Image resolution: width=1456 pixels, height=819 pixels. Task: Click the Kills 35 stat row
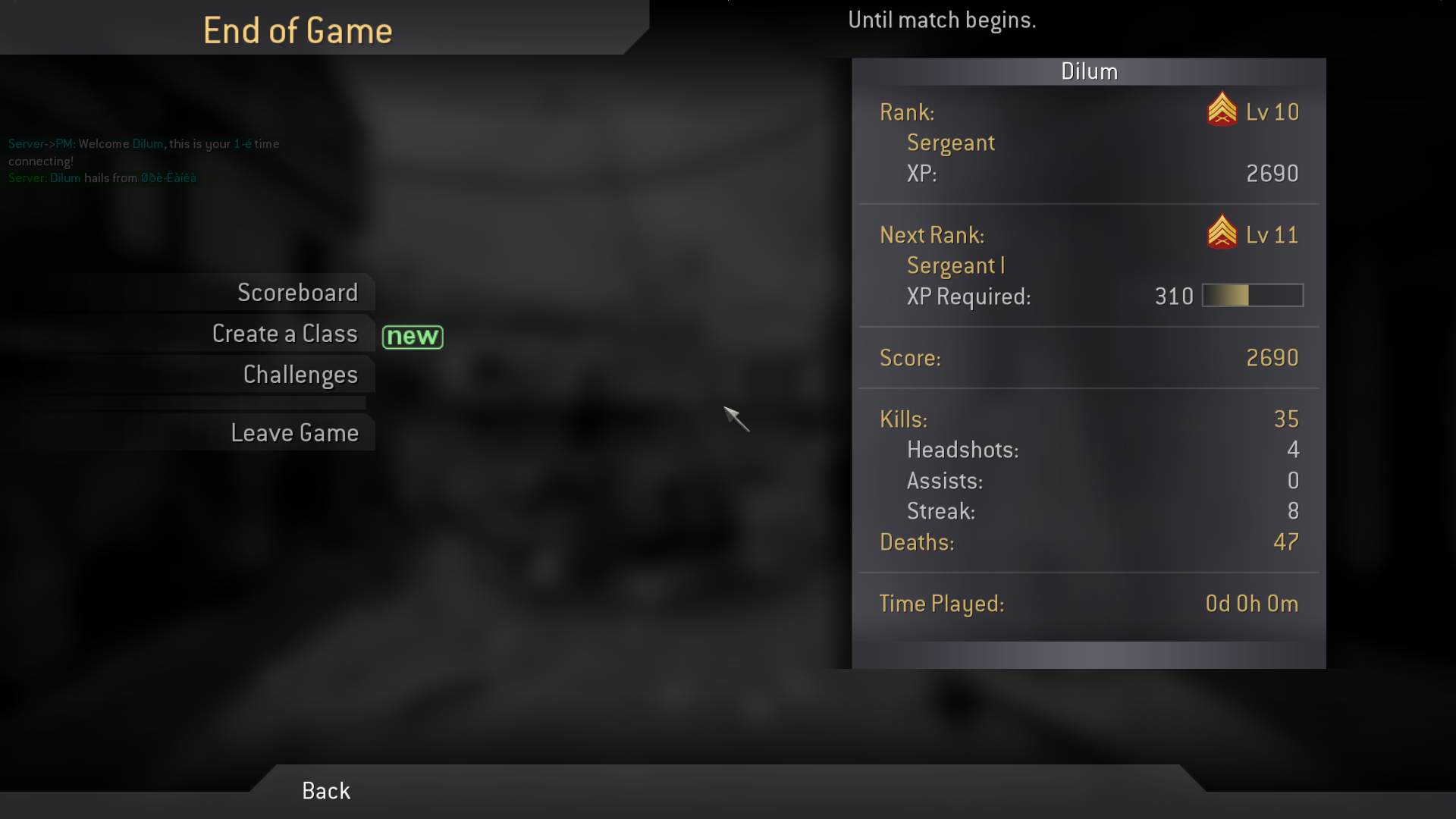[x=1084, y=419]
